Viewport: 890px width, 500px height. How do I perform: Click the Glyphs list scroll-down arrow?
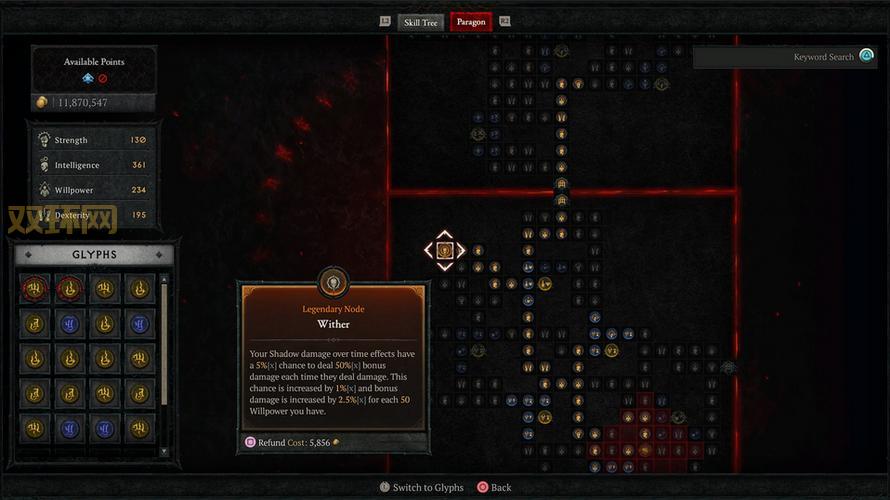[x=164, y=452]
